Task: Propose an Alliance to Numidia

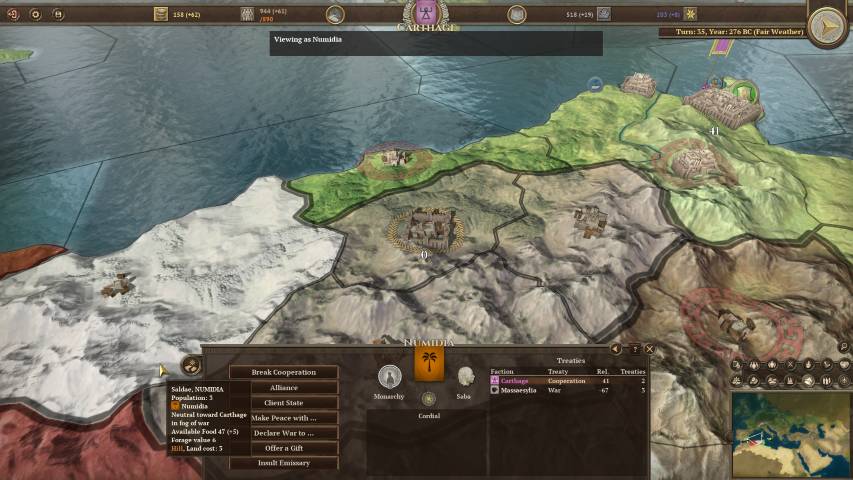Action: pyautogui.click(x=283, y=387)
